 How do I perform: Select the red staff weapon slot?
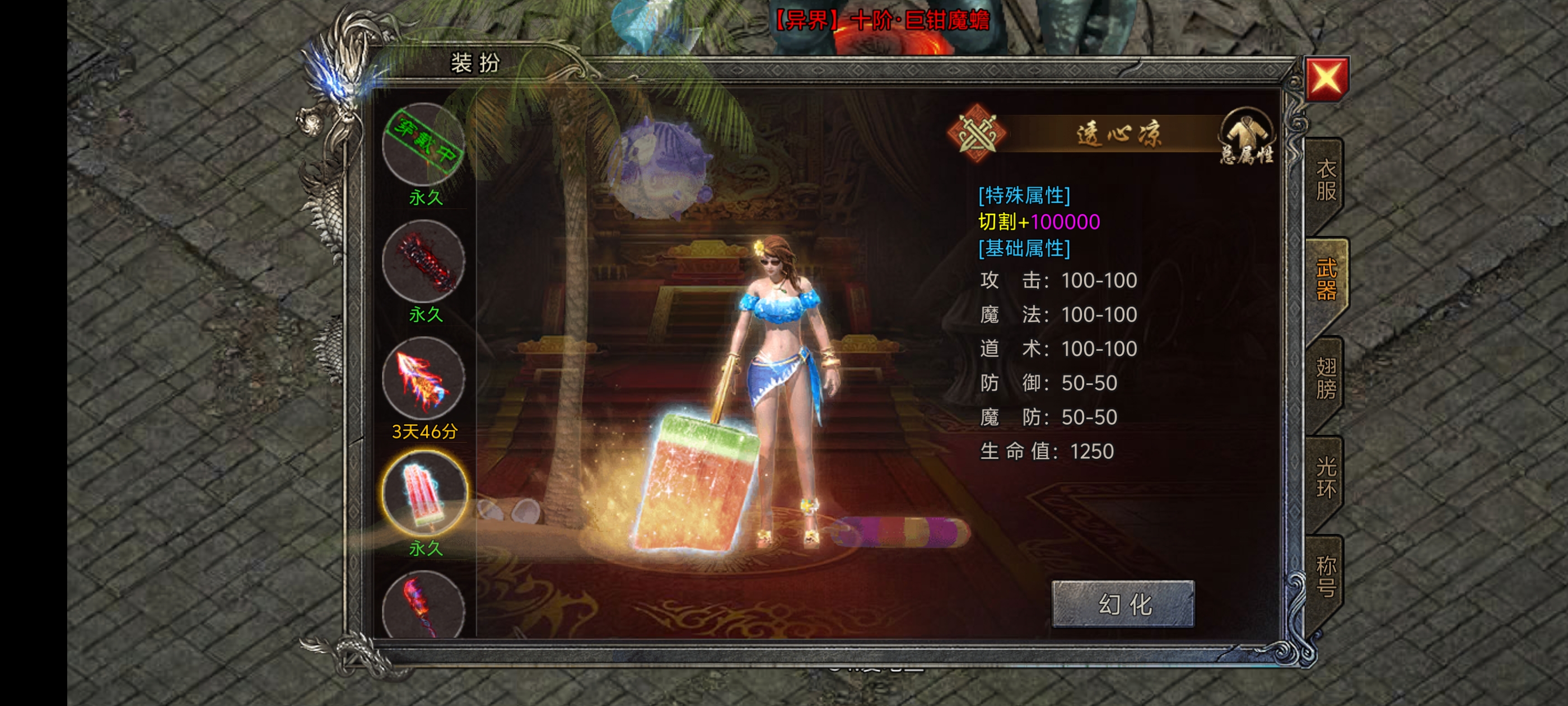[x=424, y=606]
